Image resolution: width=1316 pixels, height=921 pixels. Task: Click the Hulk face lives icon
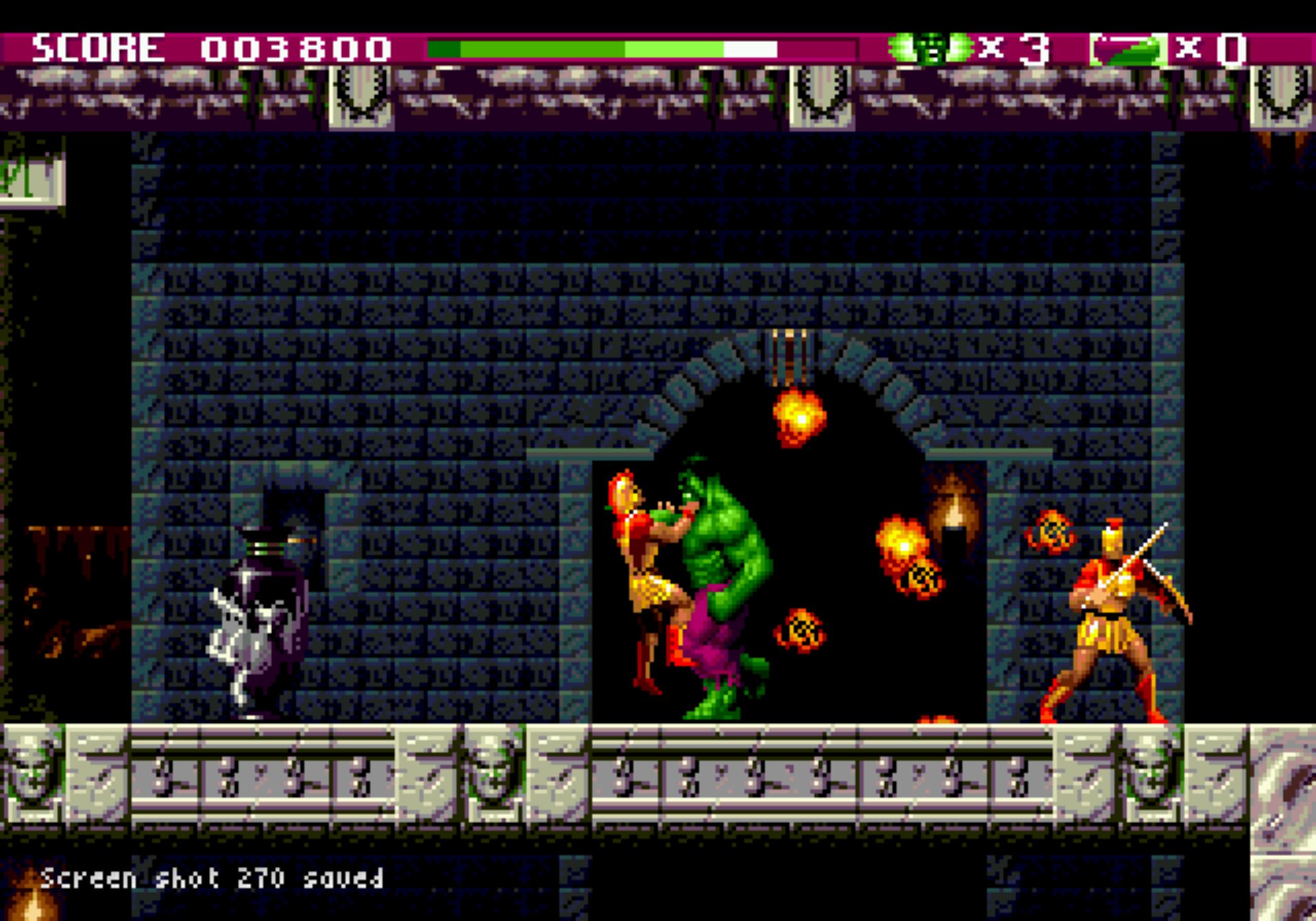coord(931,48)
